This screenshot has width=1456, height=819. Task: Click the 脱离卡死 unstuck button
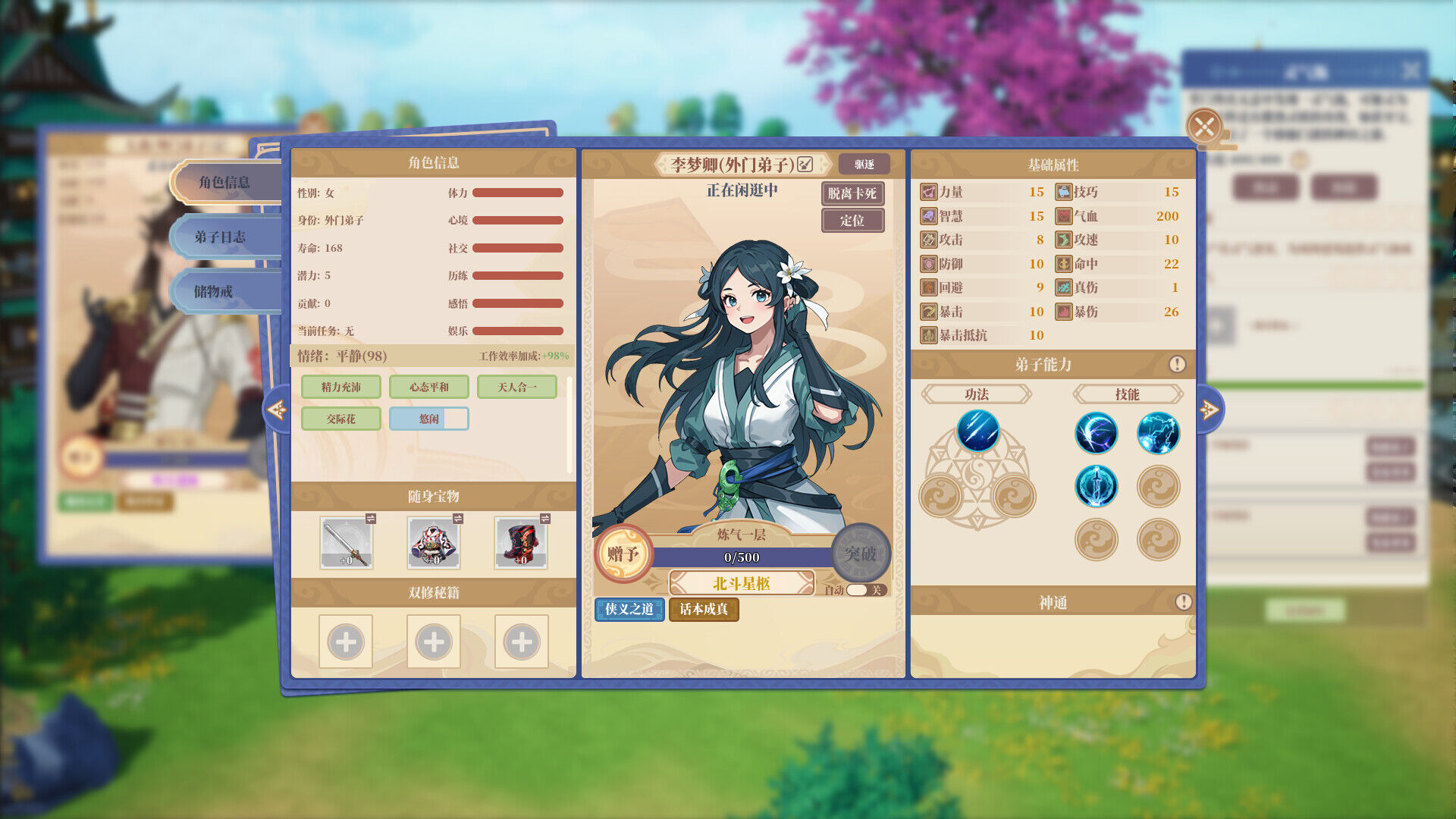tap(852, 193)
